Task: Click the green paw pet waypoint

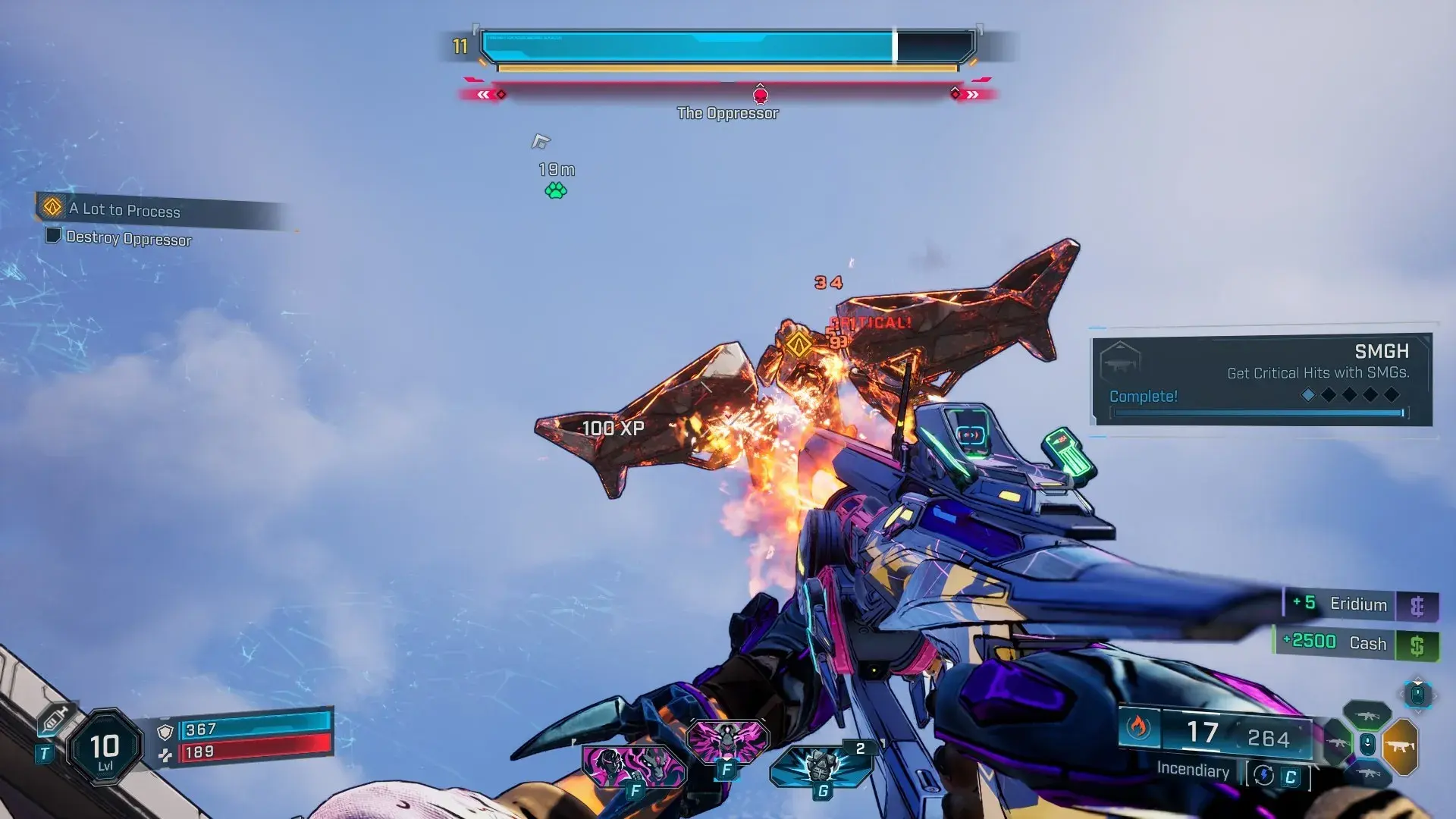Action: click(x=556, y=190)
